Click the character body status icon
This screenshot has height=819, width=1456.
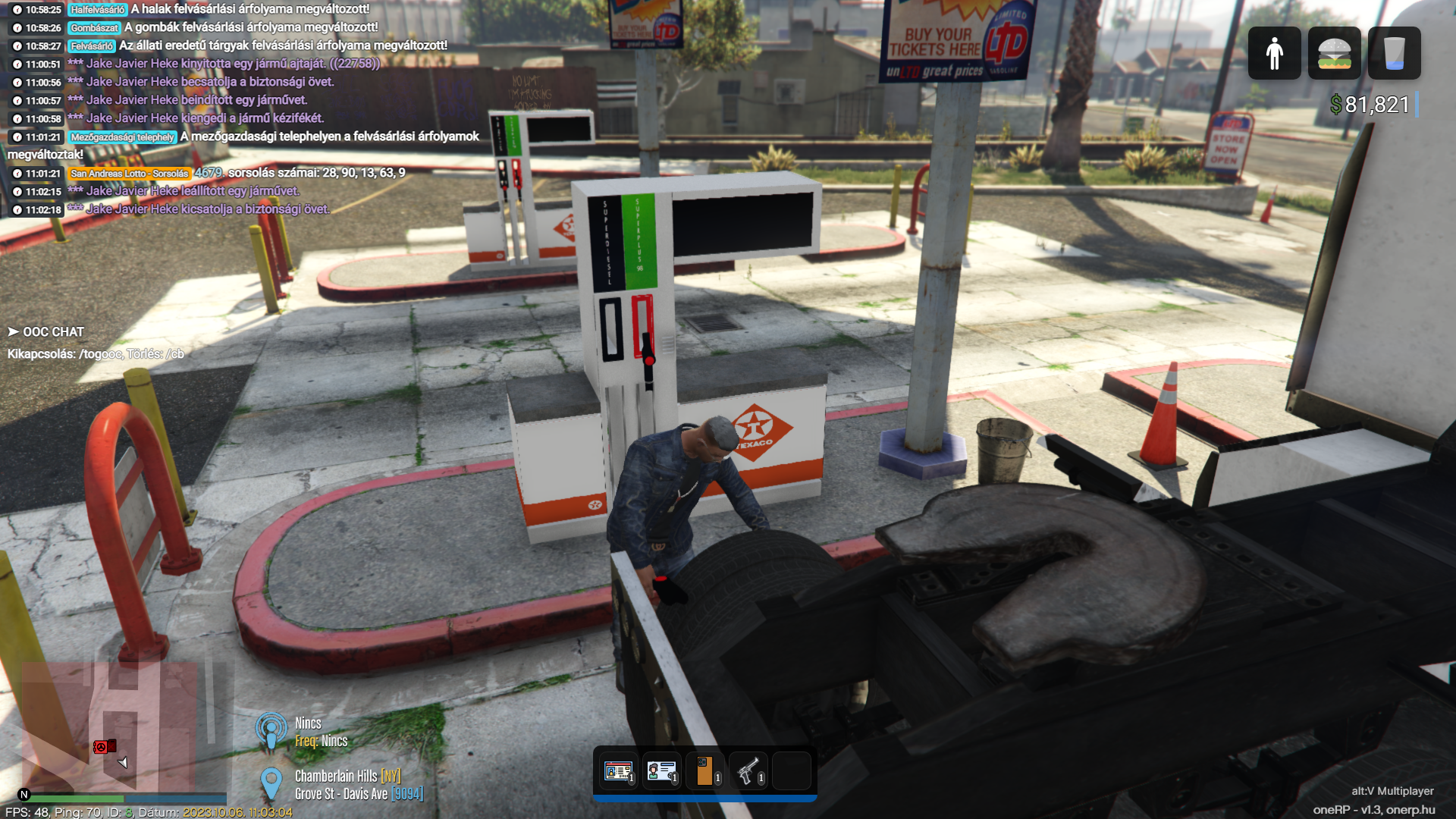tap(1274, 53)
